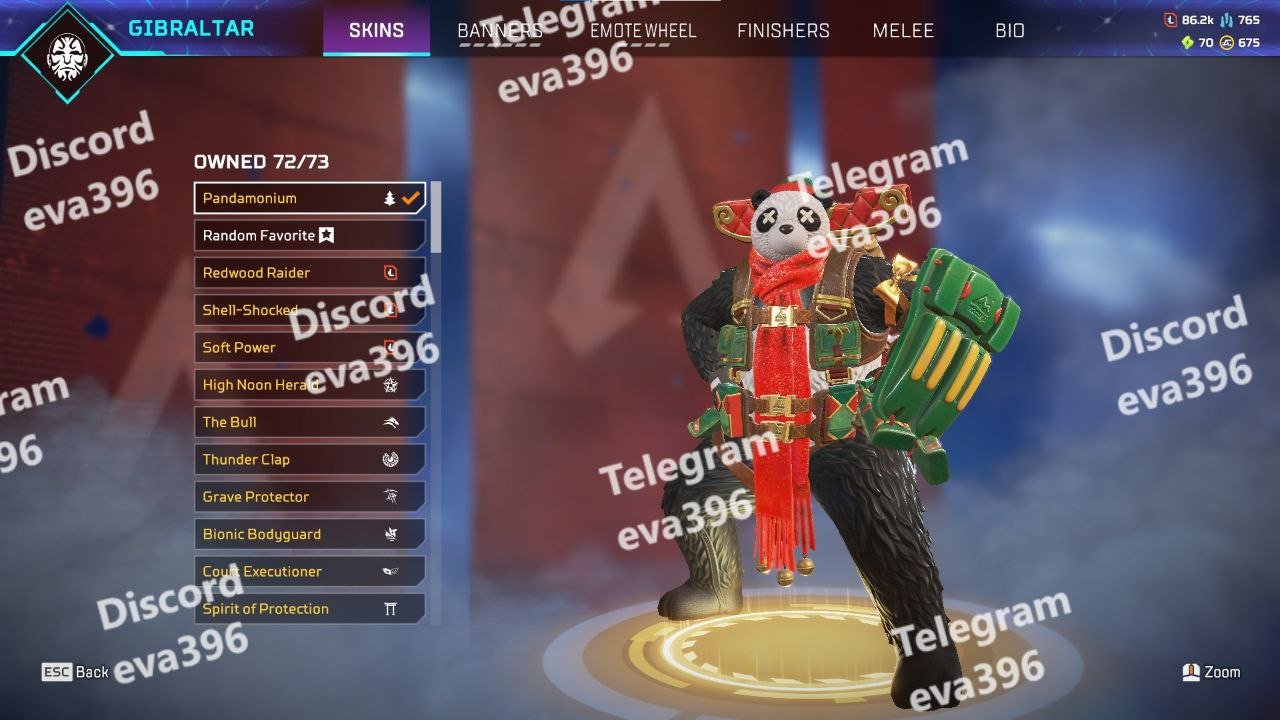
Task: Pick the Thunder Clap skin
Action: click(x=309, y=460)
